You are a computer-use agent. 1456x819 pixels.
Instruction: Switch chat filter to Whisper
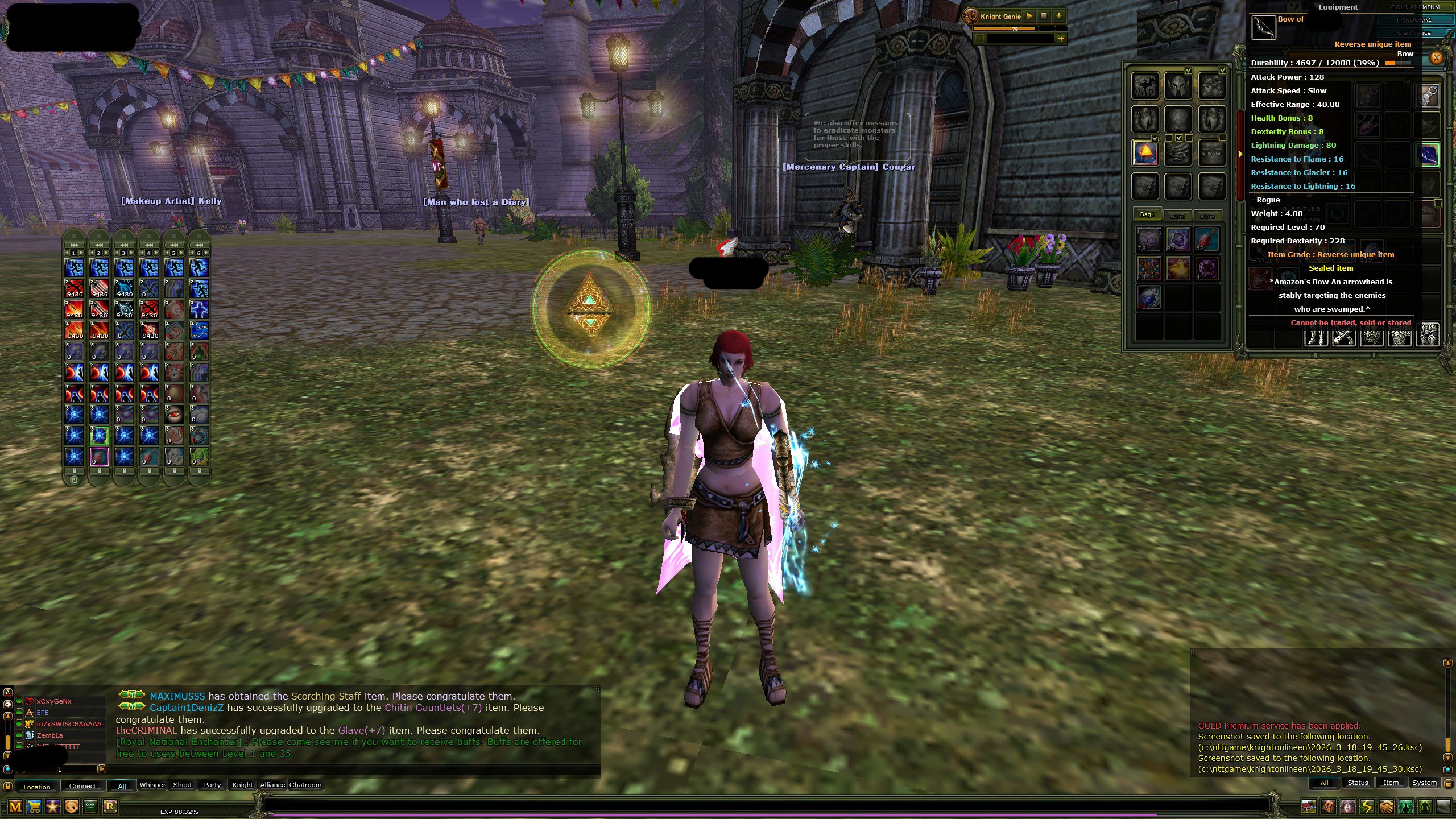point(152,785)
